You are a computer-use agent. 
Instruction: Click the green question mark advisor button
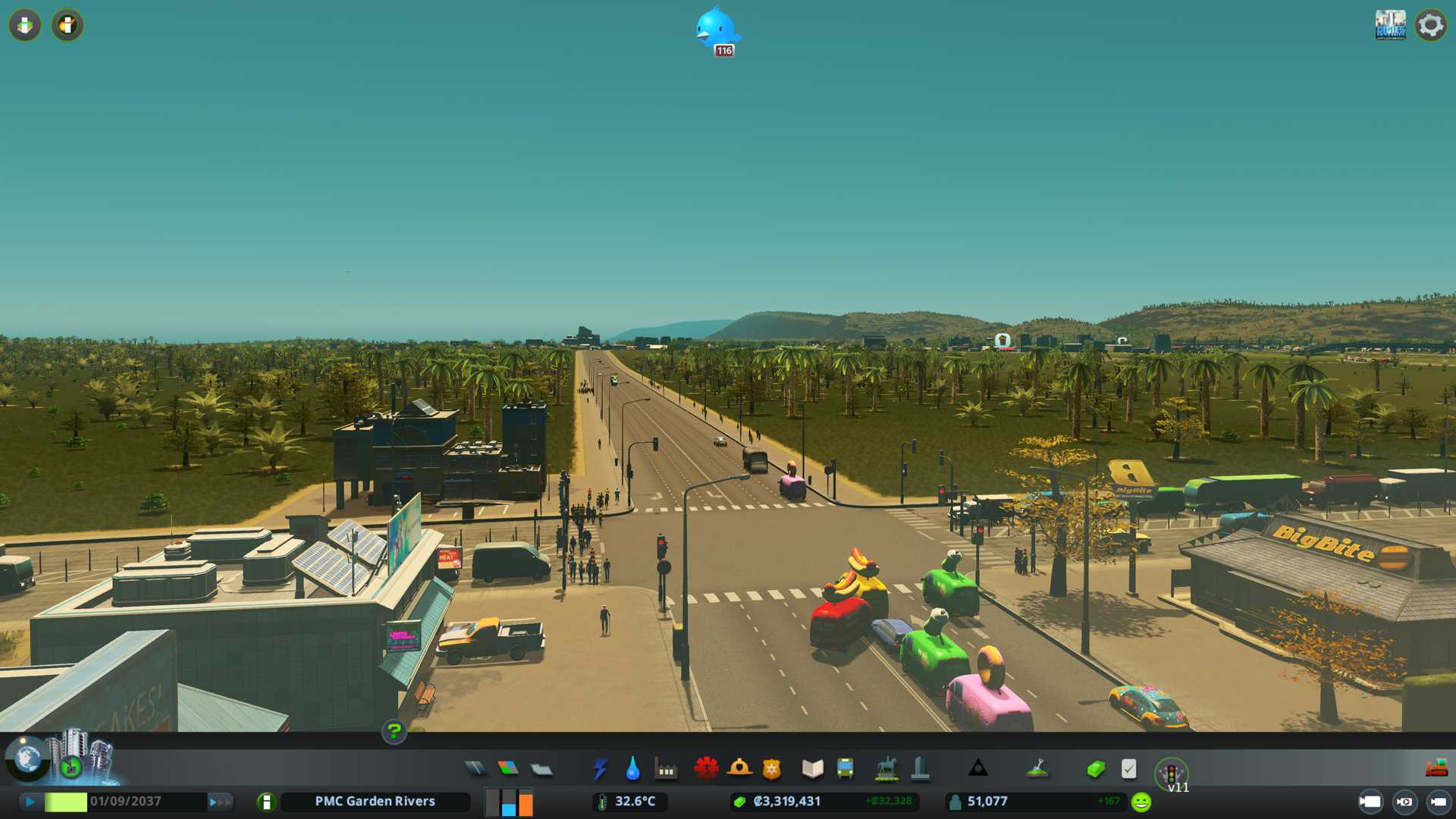coord(394,731)
